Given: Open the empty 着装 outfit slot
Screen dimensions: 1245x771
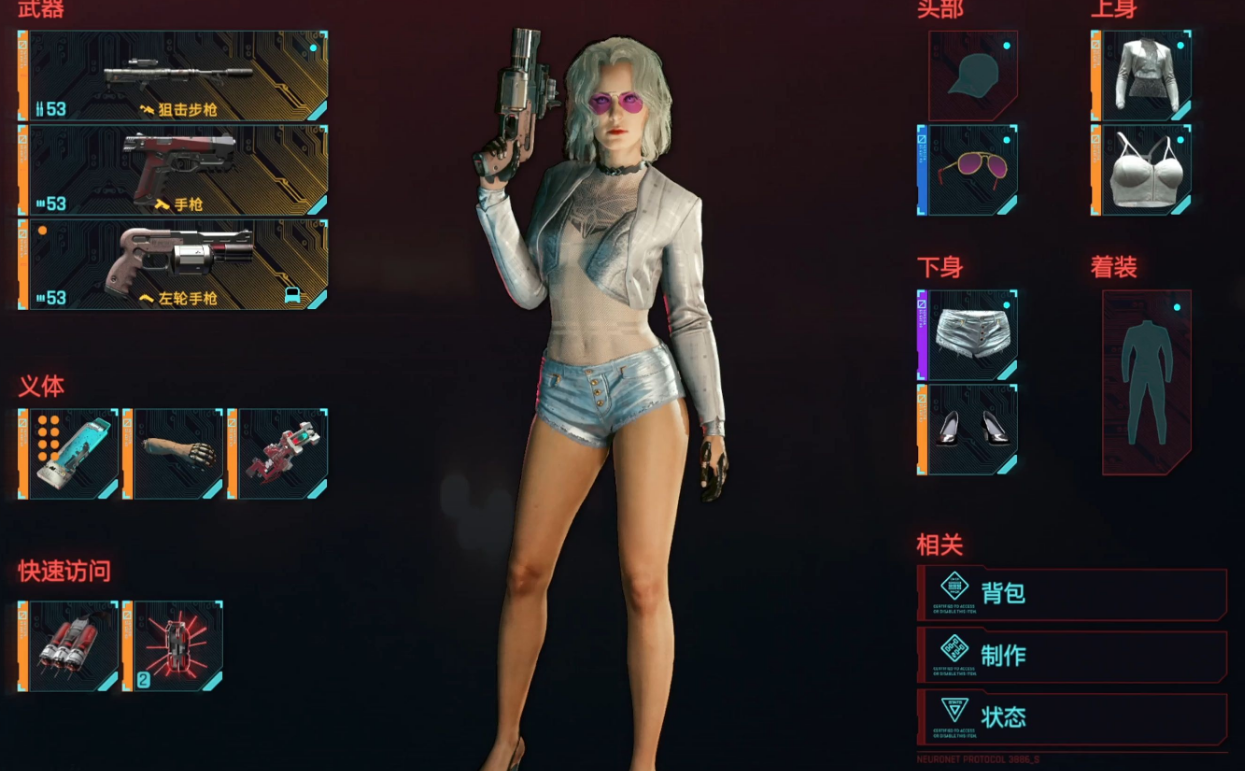Looking at the screenshot, I should click(1146, 382).
